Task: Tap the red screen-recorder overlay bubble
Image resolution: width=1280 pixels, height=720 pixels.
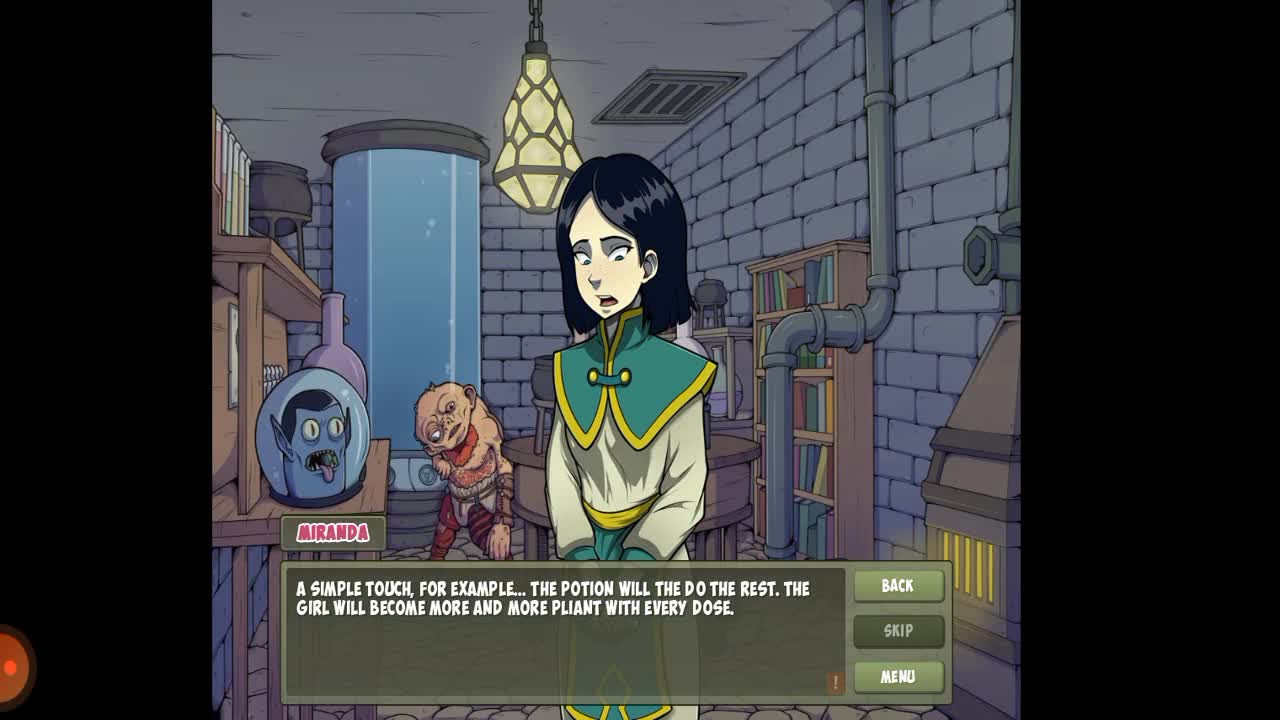Action: [12, 667]
